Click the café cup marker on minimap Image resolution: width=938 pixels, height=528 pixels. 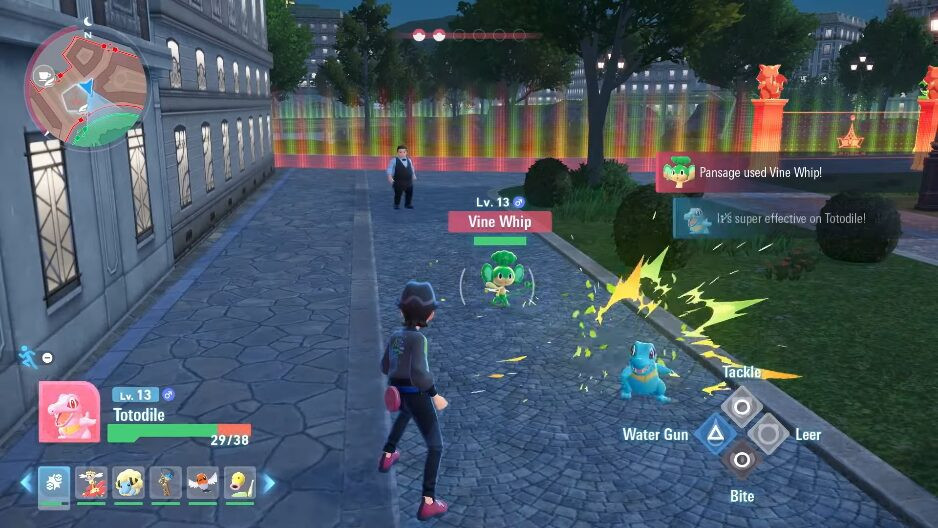(x=45, y=75)
